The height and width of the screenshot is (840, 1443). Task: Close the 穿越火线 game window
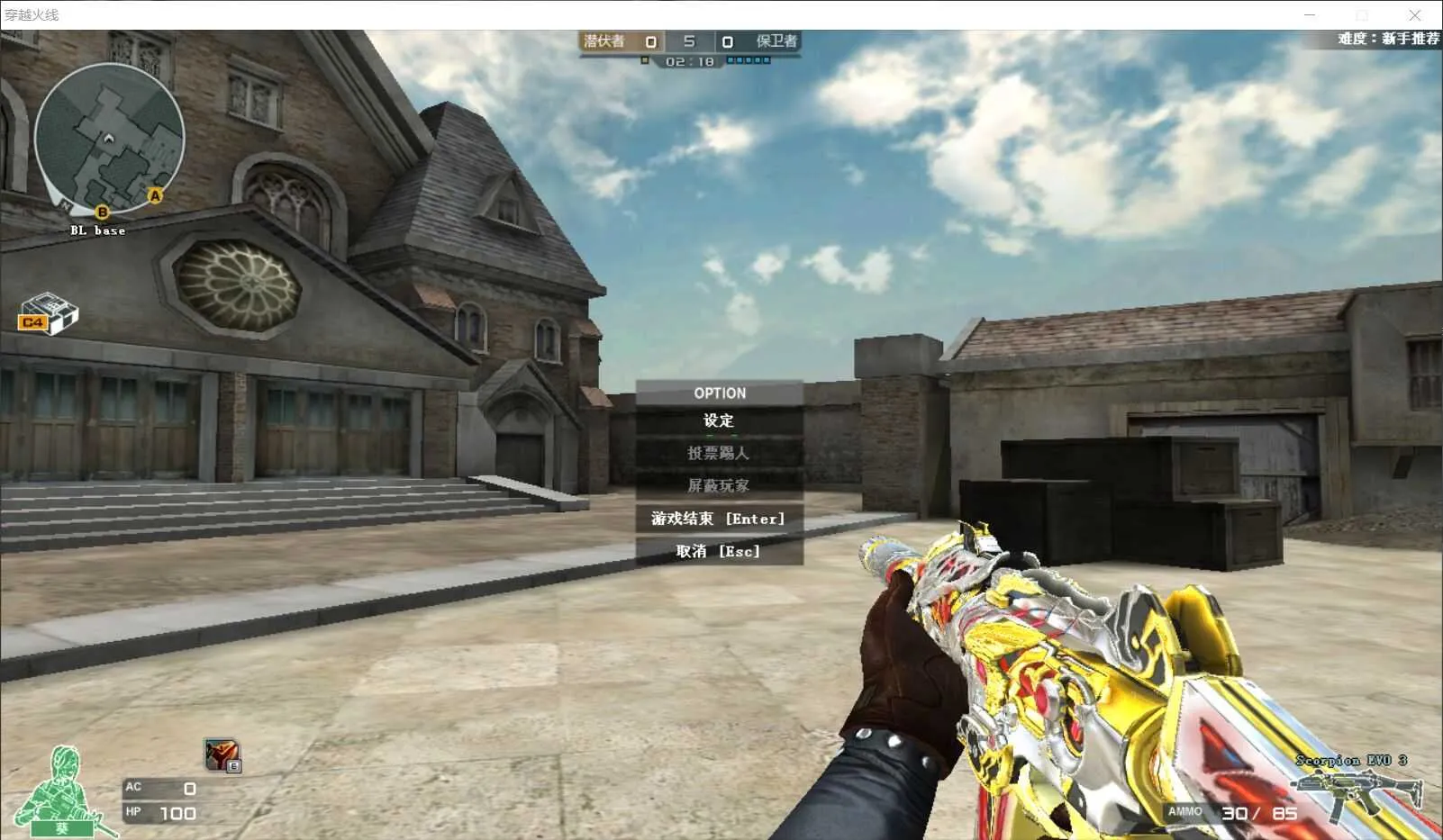1414,15
